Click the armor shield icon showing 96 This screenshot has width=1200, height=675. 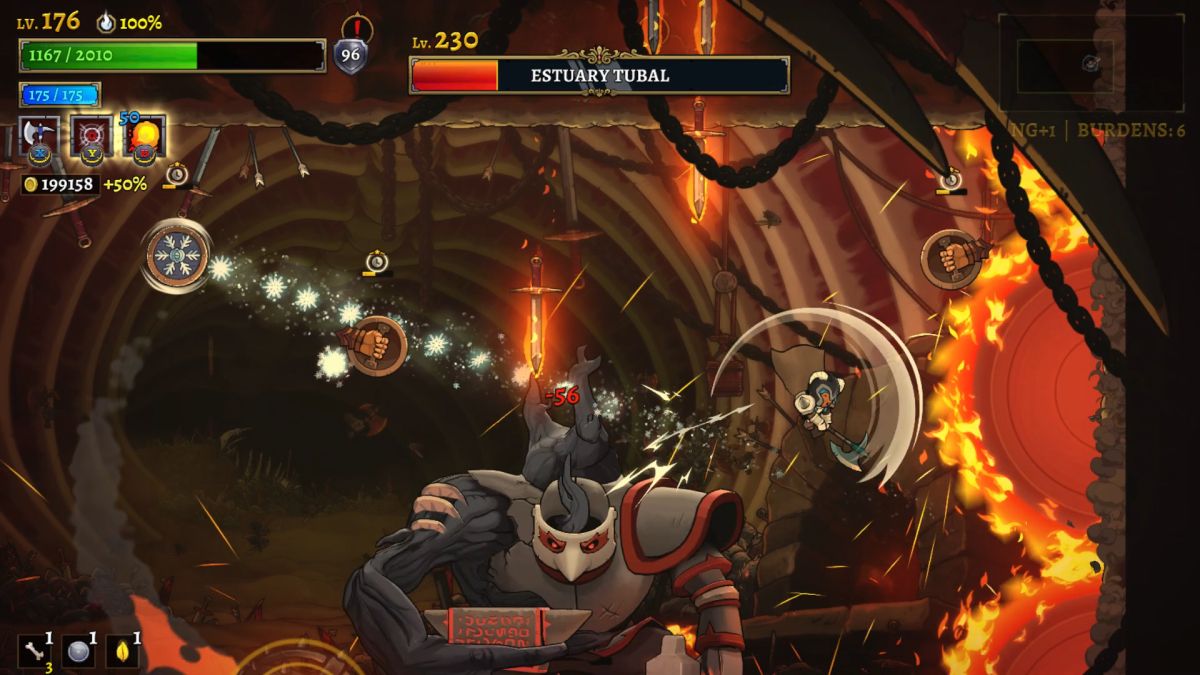[x=350, y=55]
